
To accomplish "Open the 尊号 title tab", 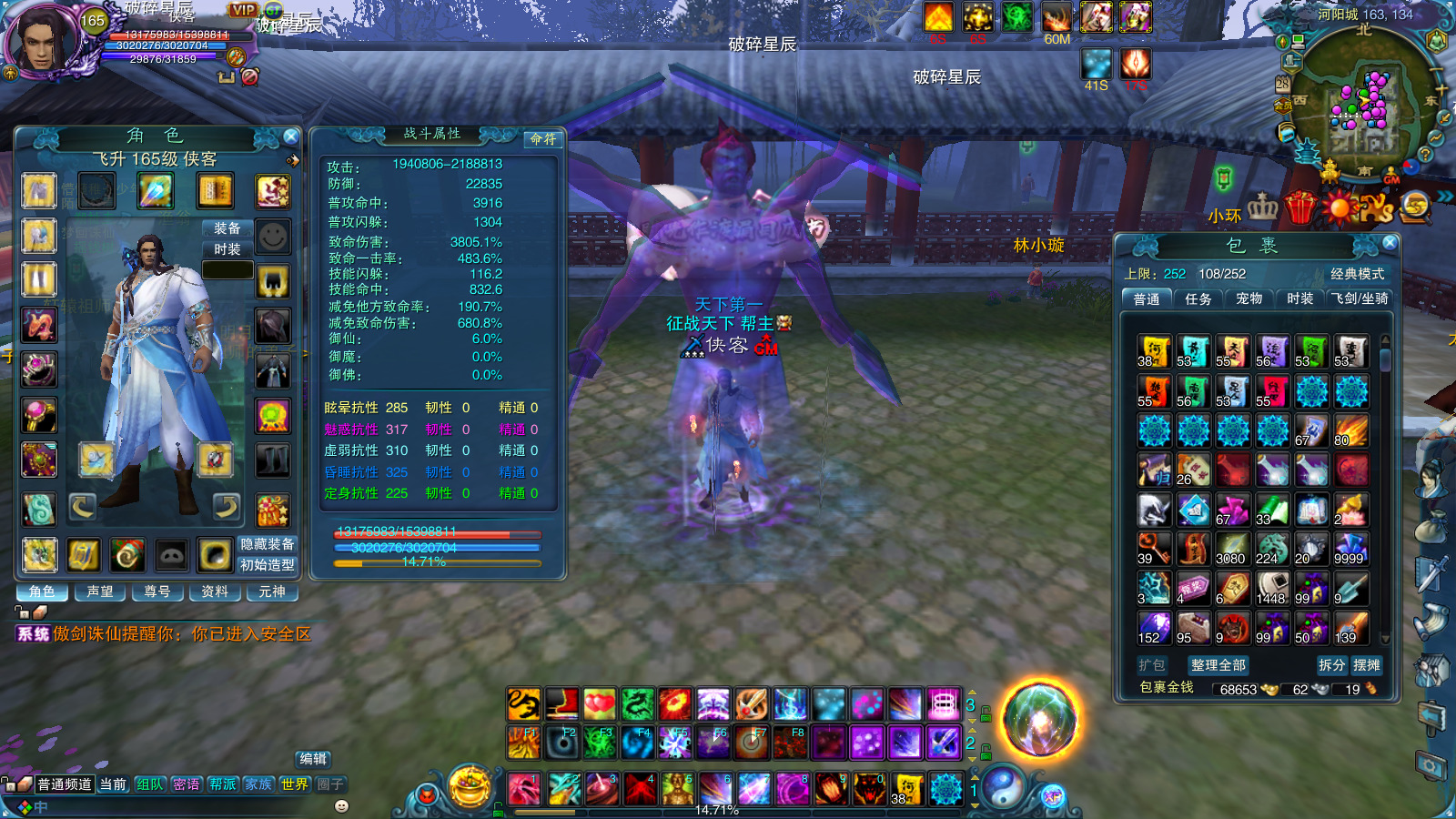I will 157,591.
